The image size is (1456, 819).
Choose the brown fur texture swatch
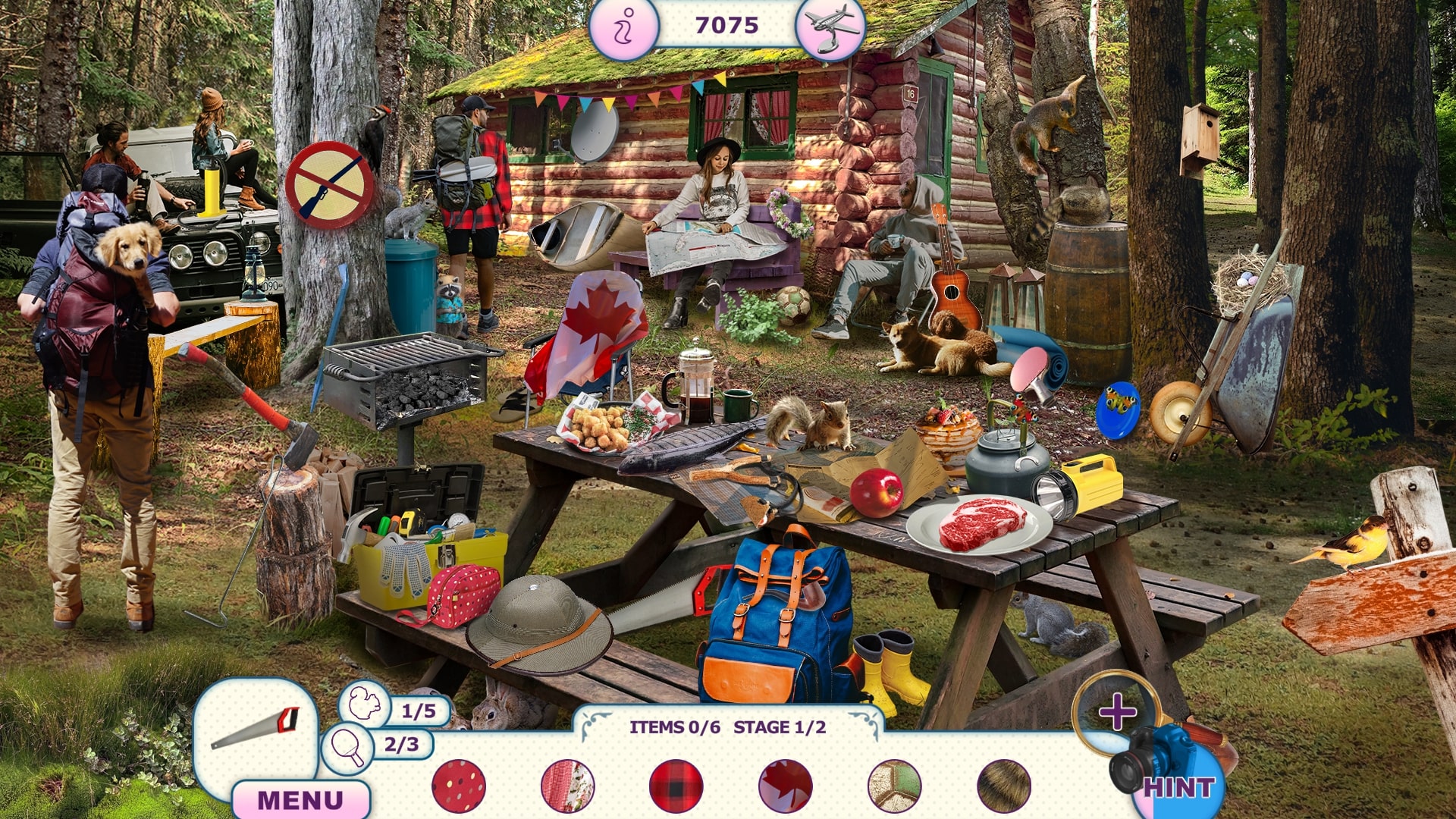1004,786
